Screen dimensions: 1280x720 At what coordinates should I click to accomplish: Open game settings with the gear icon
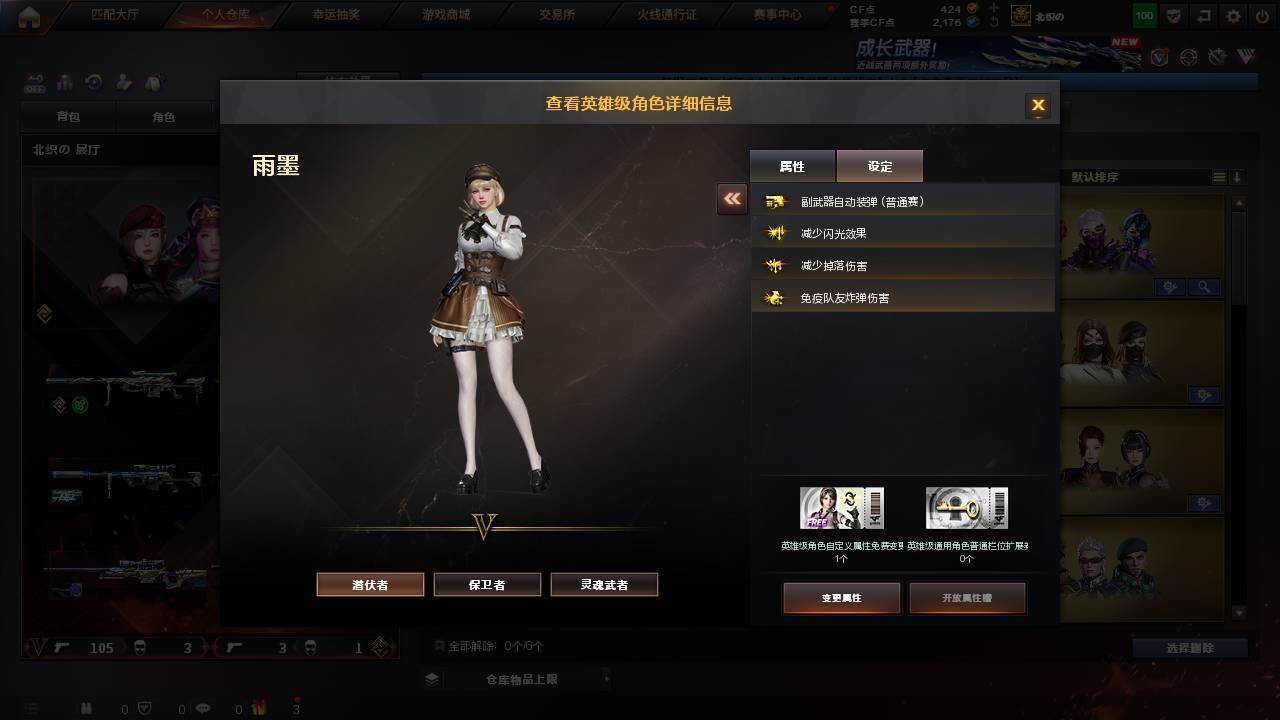(x=1233, y=14)
